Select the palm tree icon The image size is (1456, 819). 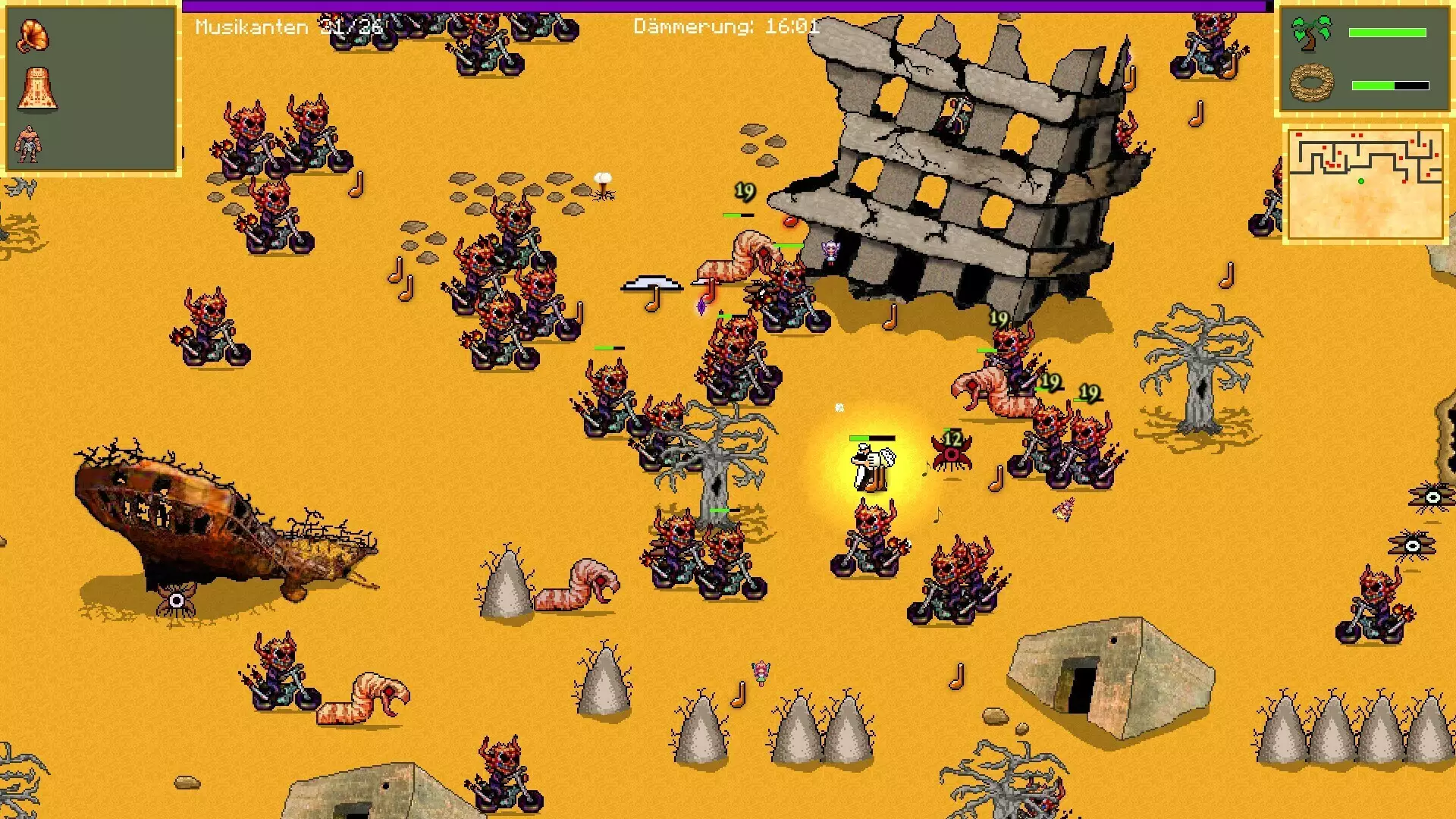1312,33
